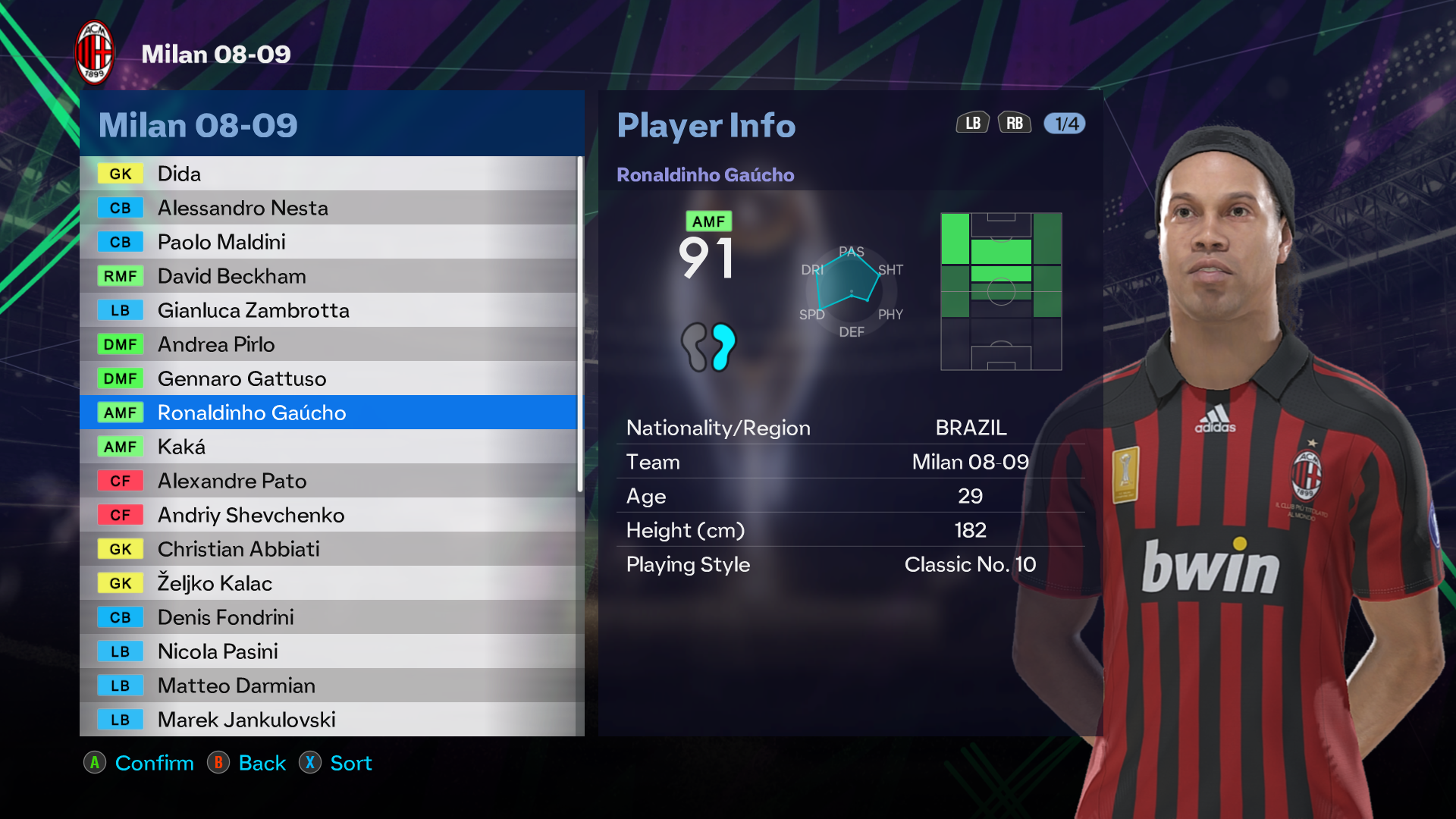The image size is (1456, 819).
Task: Select Denis Fondrini's row
Action: pyautogui.click(x=328, y=617)
